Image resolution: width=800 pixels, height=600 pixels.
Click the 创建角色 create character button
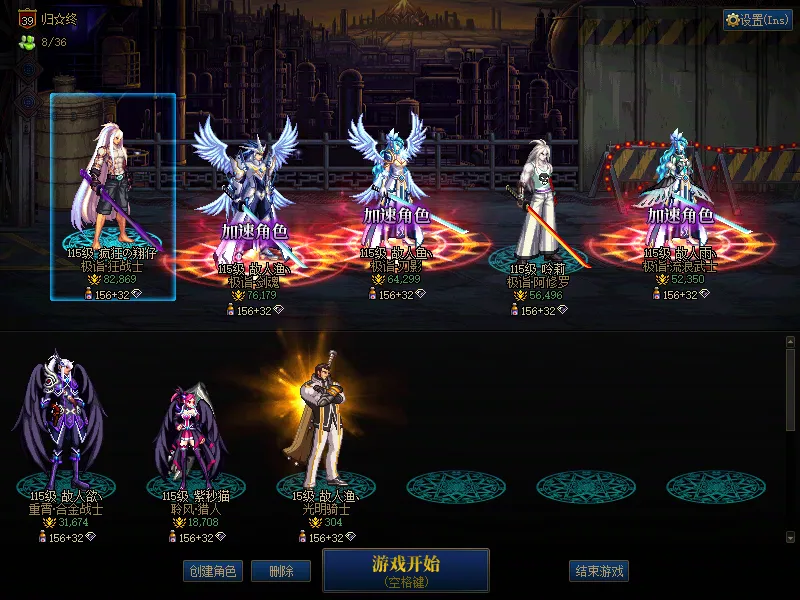tap(211, 571)
